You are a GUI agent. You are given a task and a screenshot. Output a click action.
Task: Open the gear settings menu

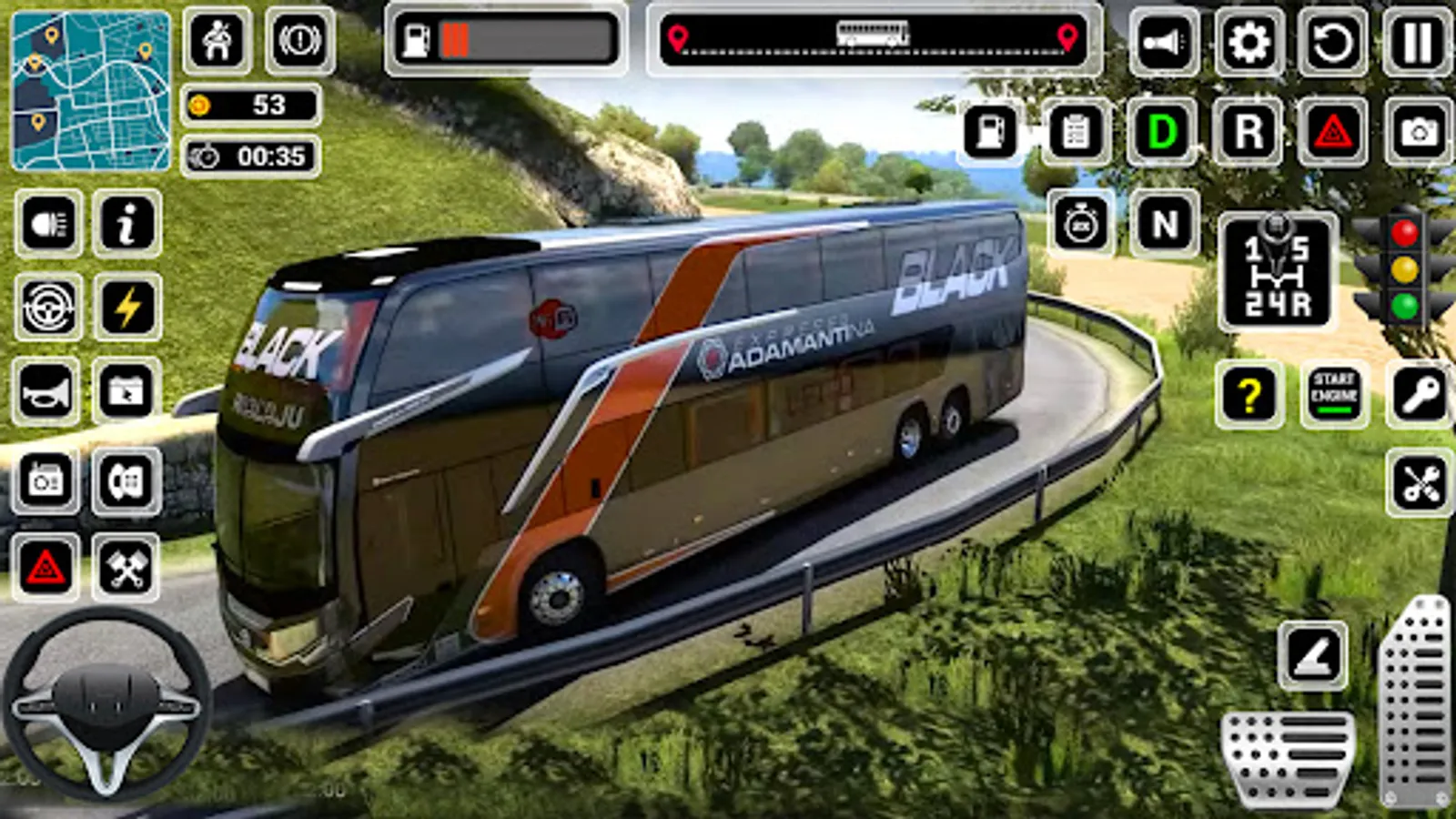pos(1249,43)
